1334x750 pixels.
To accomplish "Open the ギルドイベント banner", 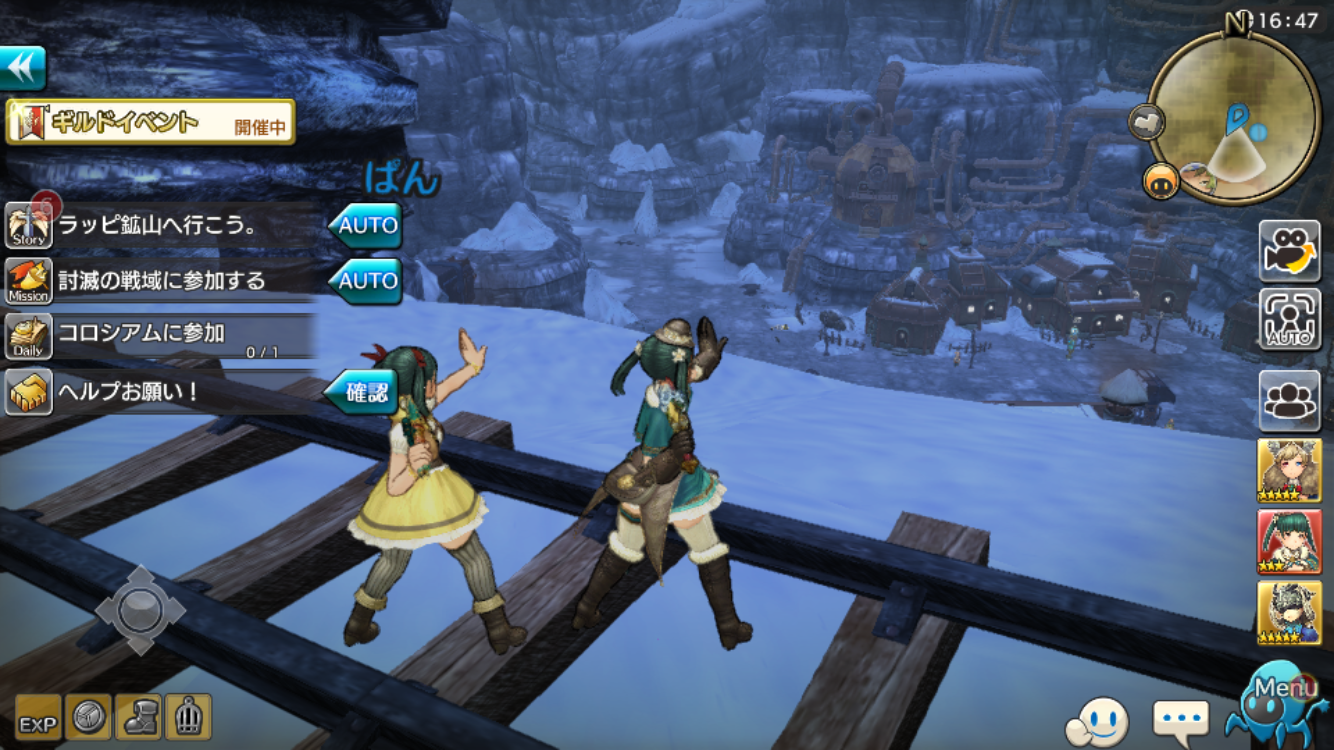I will click(x=150, y=122).
